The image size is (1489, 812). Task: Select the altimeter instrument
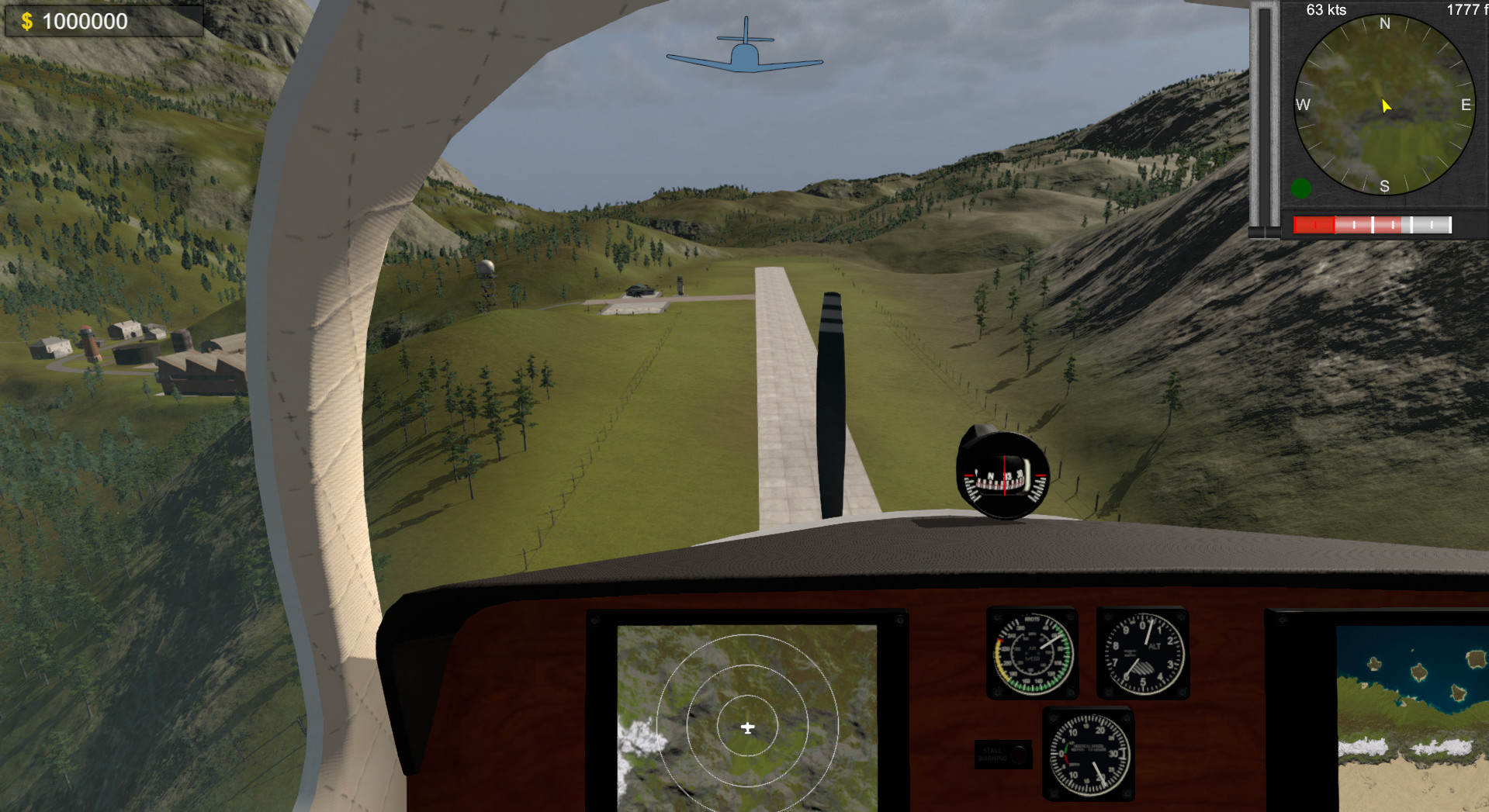click(1142, 655)
